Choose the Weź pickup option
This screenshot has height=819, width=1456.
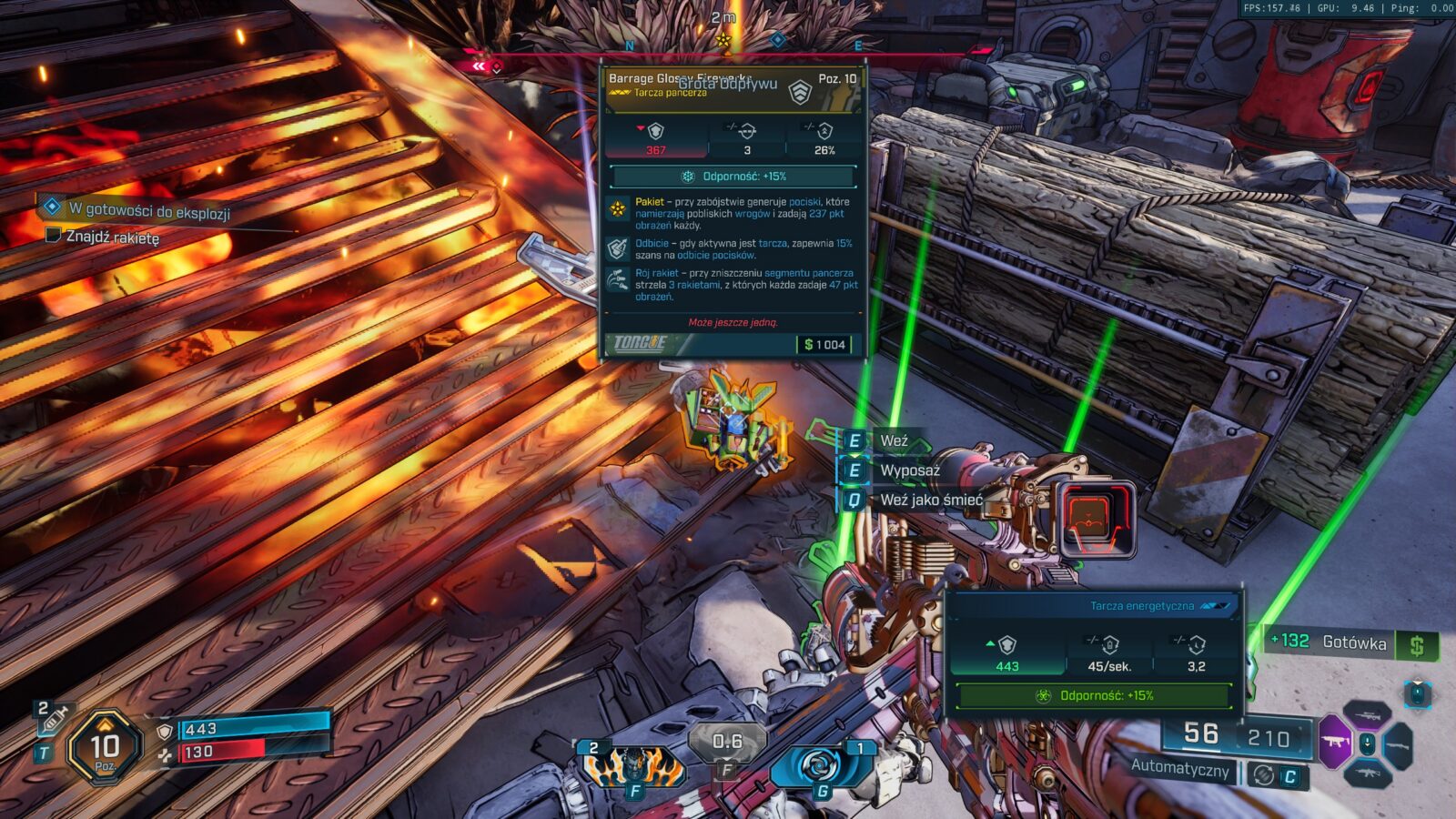(x=893, y=441)
